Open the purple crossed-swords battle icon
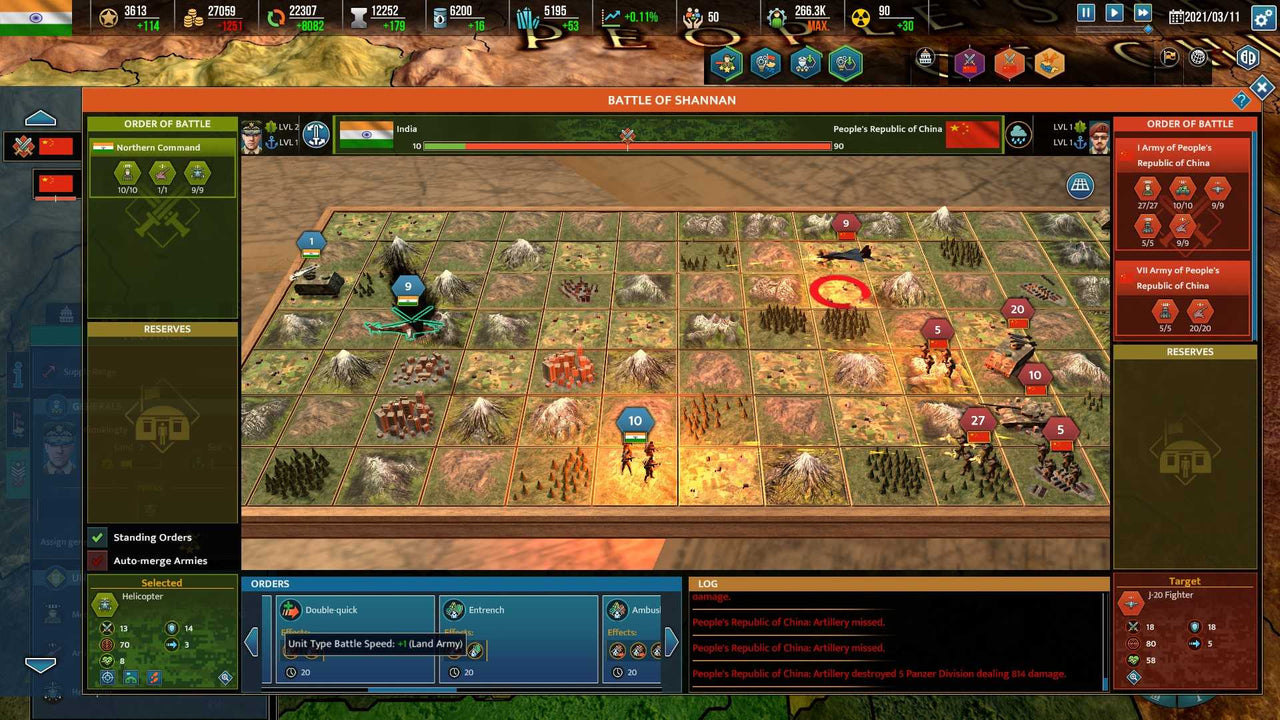The height and width of the screenshot is (720, 1280). point(969,62)
